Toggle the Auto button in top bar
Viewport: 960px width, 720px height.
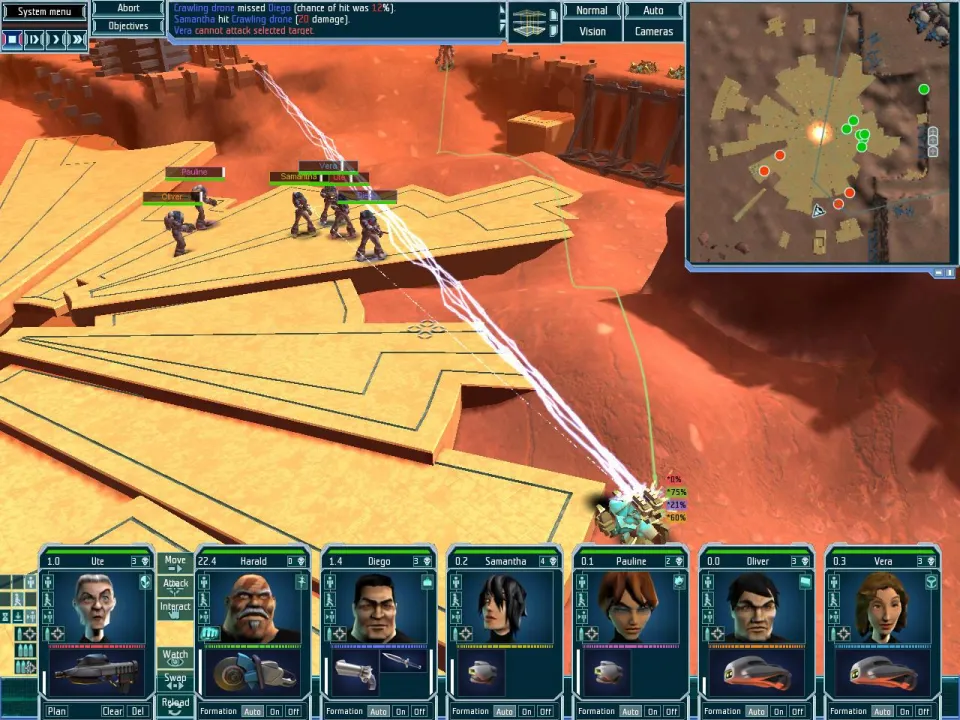653,11
